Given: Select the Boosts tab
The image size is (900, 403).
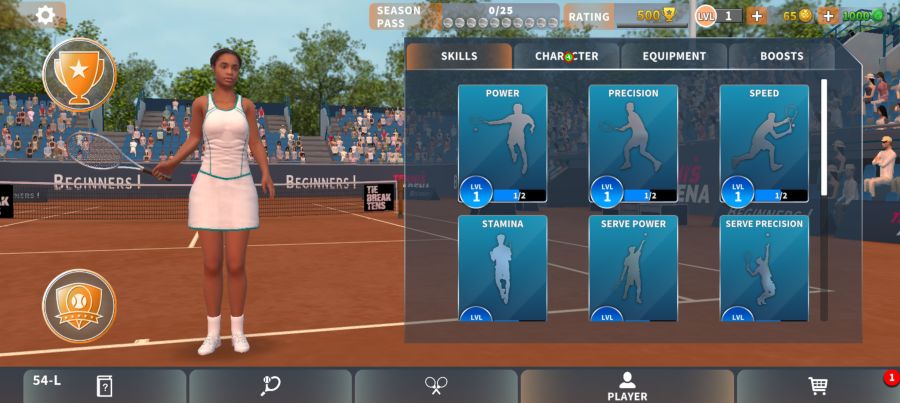Looking at the screenshot, I should tap(781, 56).
